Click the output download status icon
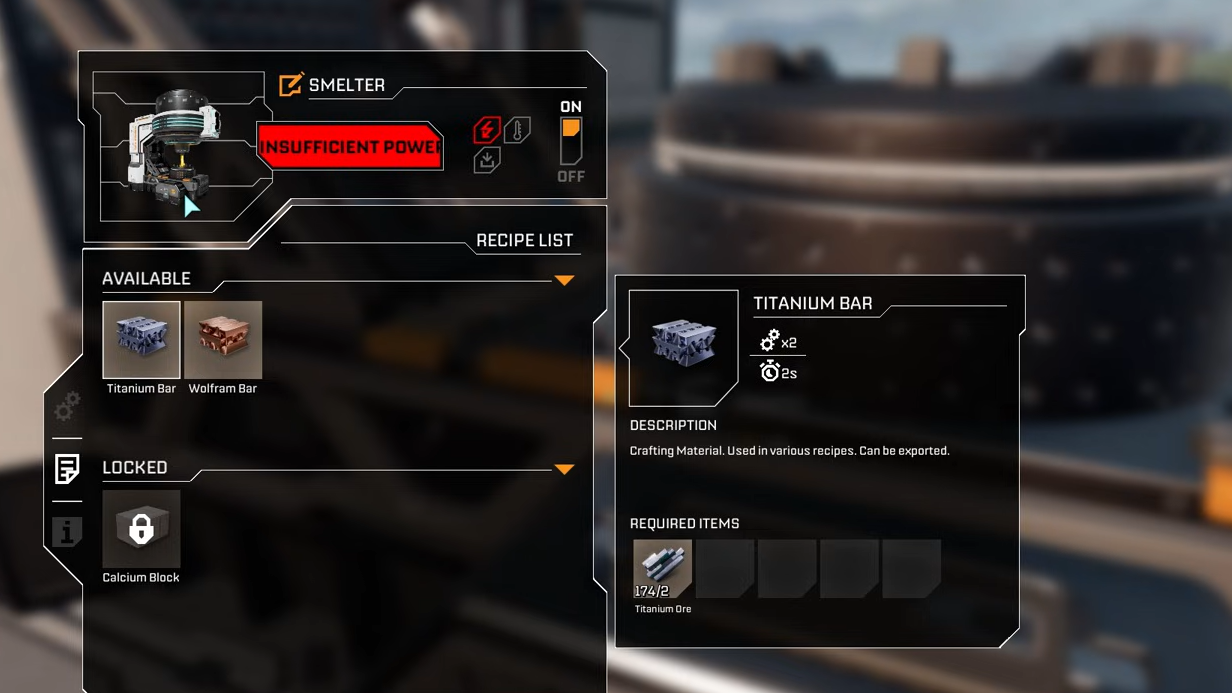Screen dimensions: 1232x693 [x=486, y=160]
